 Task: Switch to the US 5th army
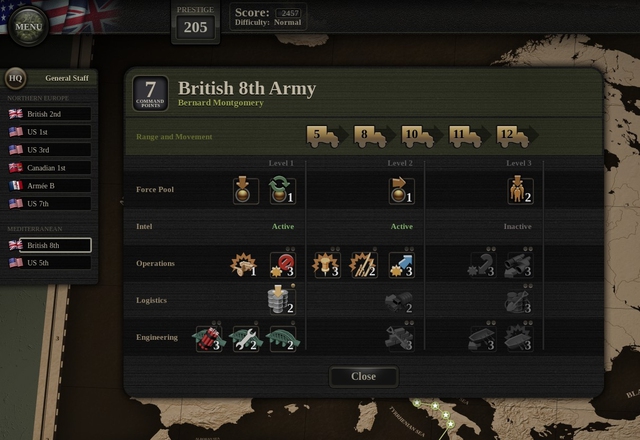point(49,263)
